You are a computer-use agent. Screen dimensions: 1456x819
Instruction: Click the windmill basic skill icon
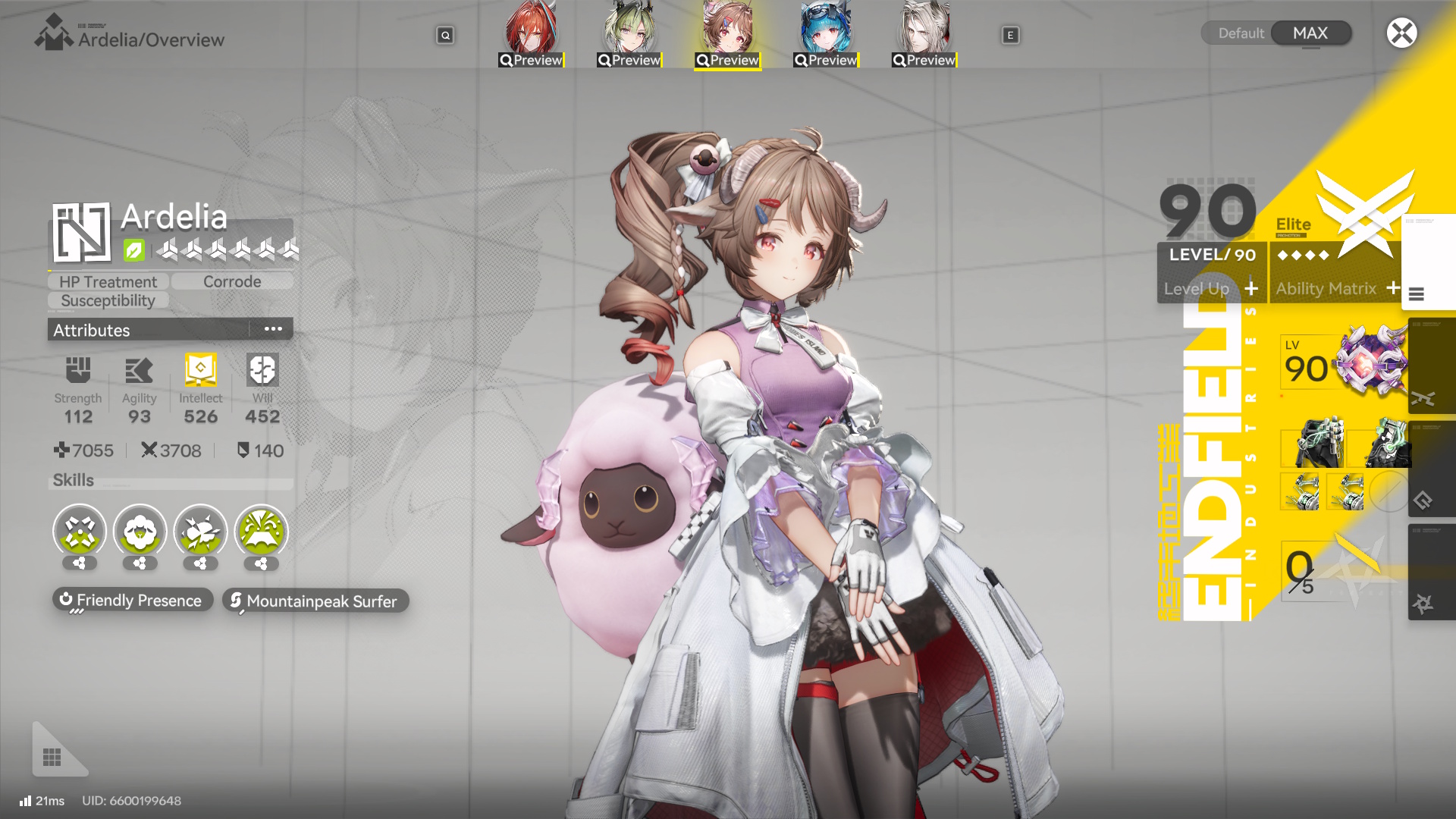[79, 533]
